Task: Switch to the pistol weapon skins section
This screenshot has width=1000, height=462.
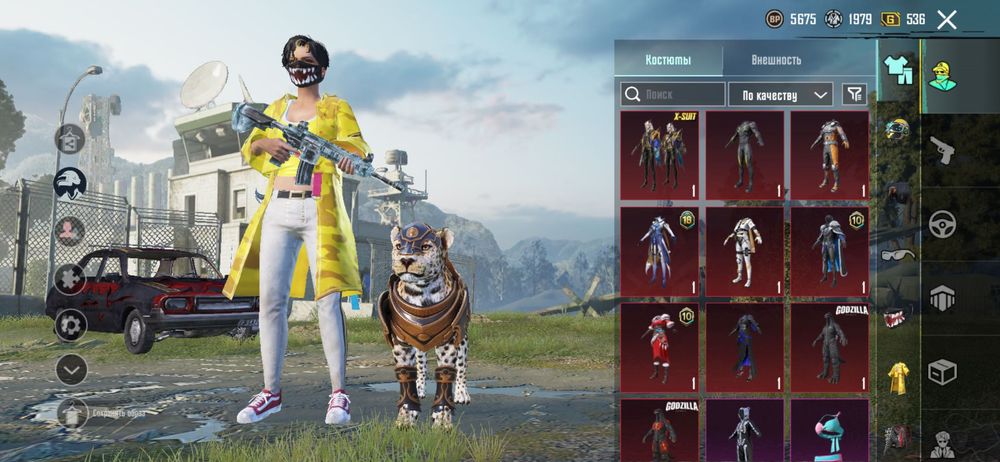Action: [942, 151]
